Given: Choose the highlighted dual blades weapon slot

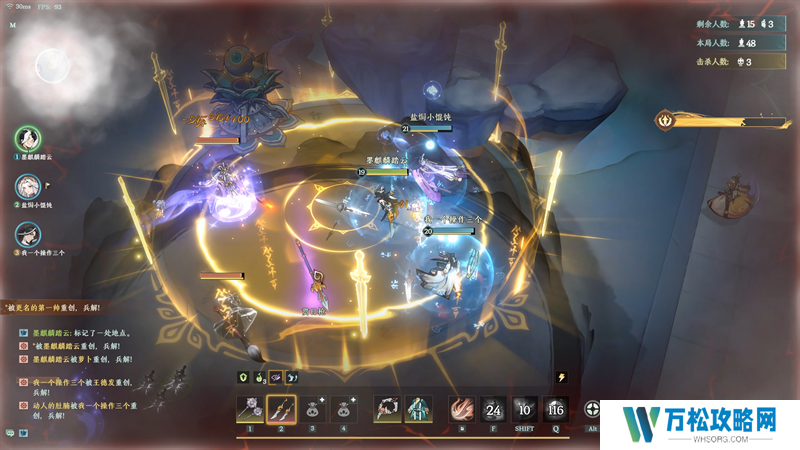Looking at the screenshot, I should 283,409.
